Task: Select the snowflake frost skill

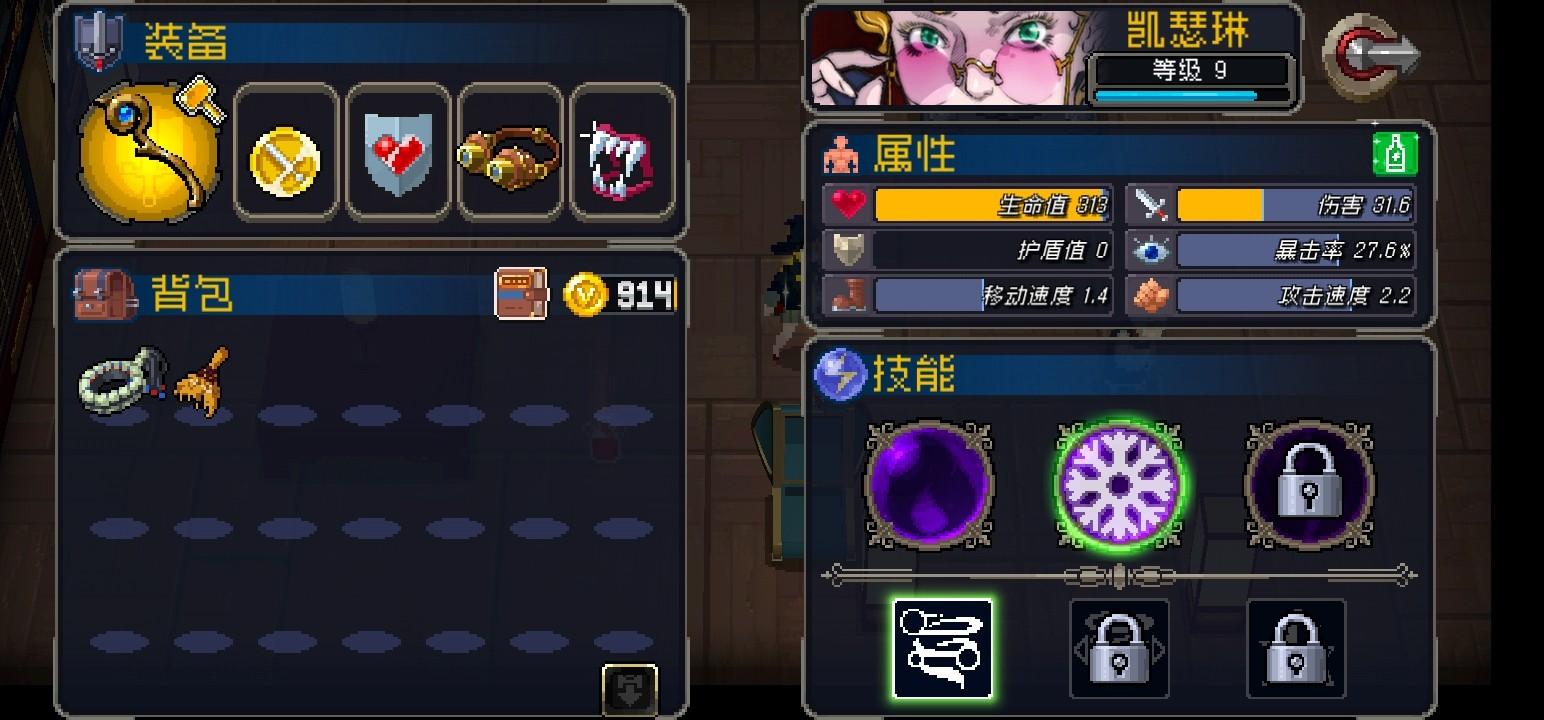Action: pyautogui.click(x=1118, y=485)
